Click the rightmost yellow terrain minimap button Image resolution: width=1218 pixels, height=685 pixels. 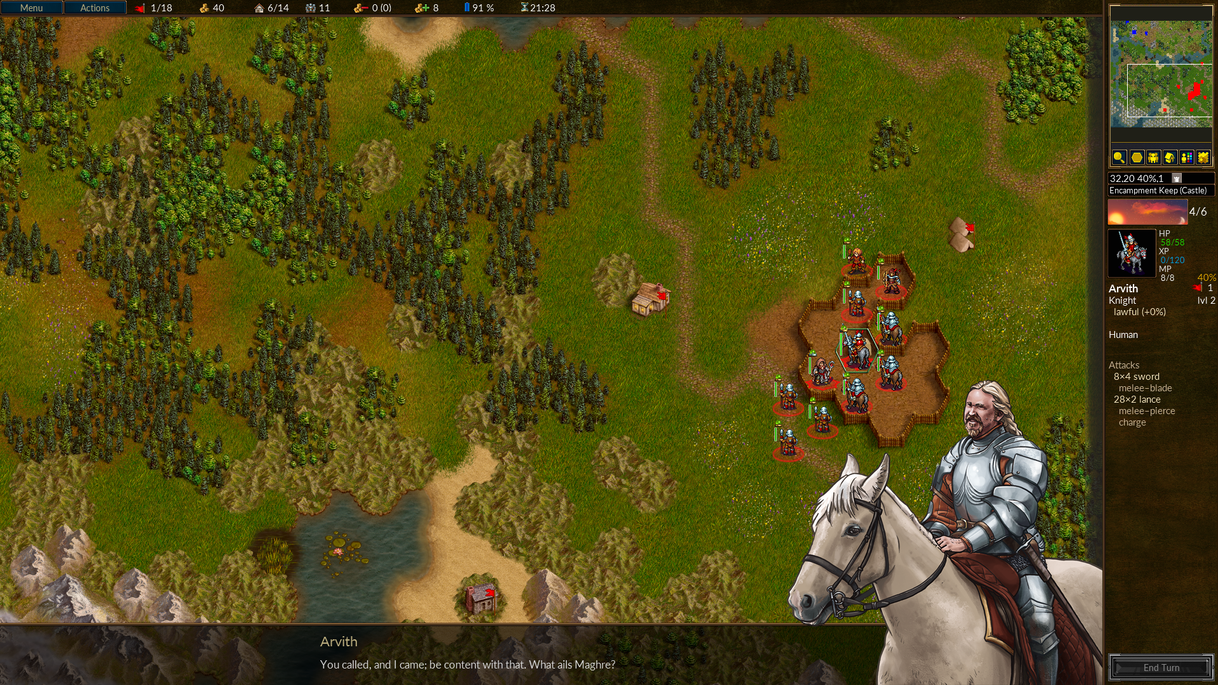pos(1203,158)
